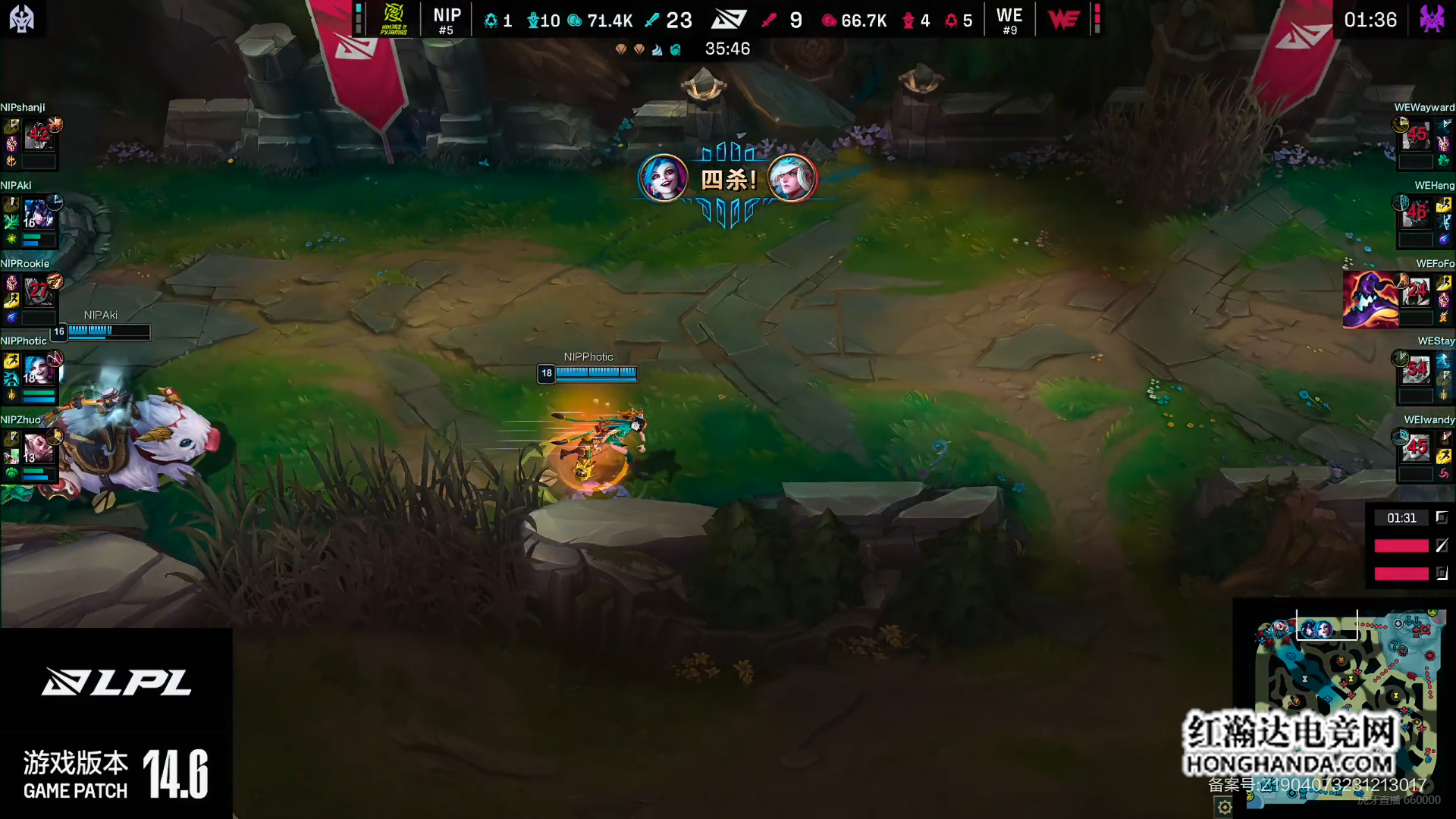The height and width of the screenshot is (819, 1456).
Task: Click the WE team logo on scoreboard
Action: [1063, 19]
